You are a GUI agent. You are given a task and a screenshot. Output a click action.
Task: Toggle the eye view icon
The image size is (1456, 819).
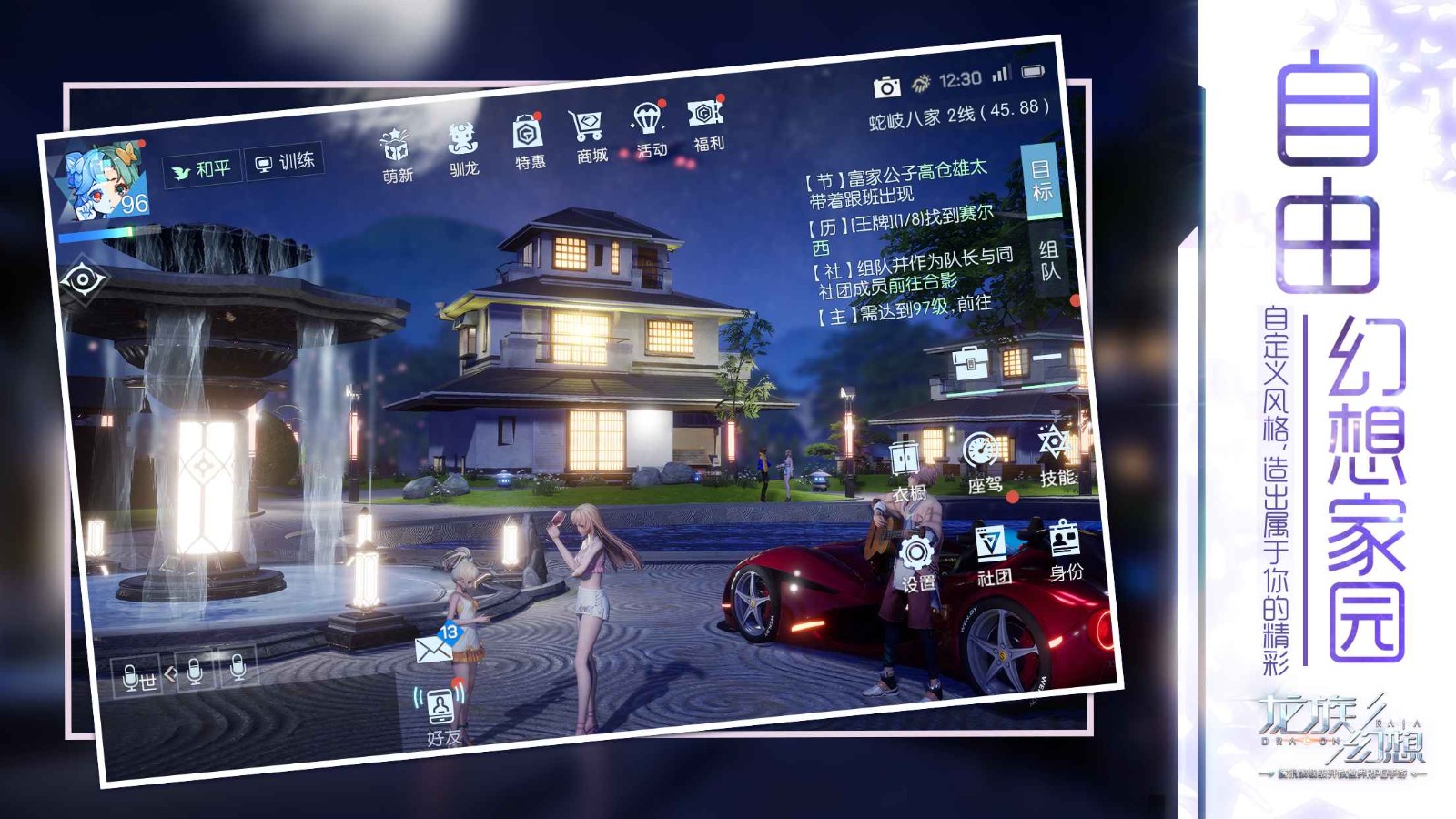pyautogui.click(x=83, y=280)
